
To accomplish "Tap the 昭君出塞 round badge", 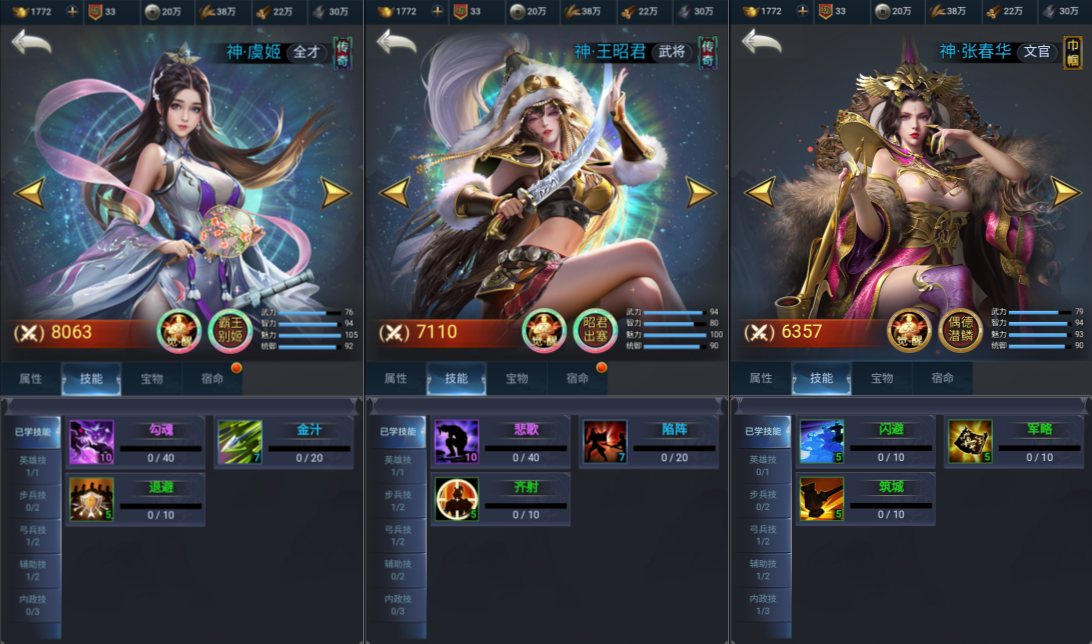I will [x=596, y=331].
